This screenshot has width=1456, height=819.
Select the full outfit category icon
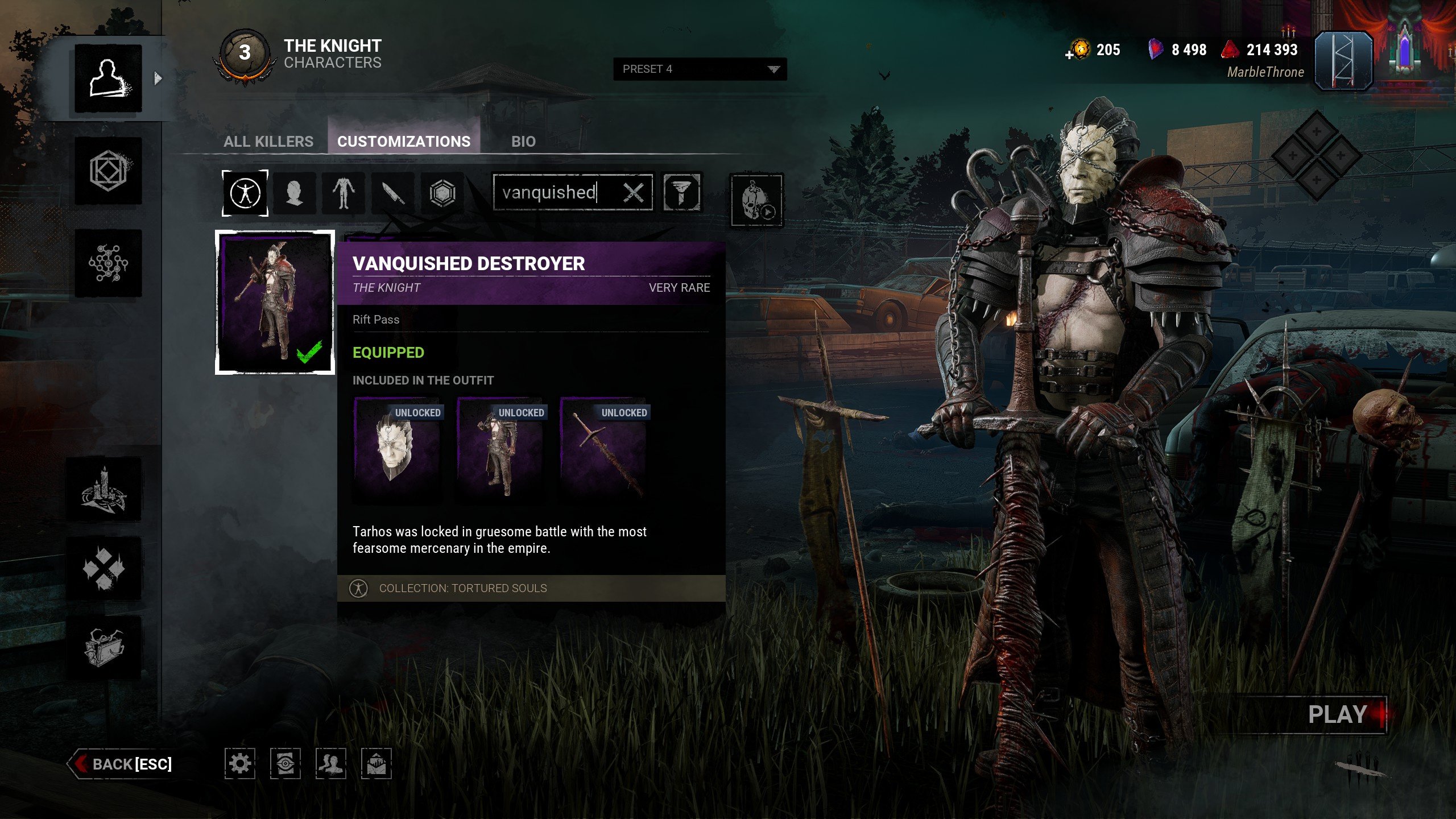click(245, 193)
